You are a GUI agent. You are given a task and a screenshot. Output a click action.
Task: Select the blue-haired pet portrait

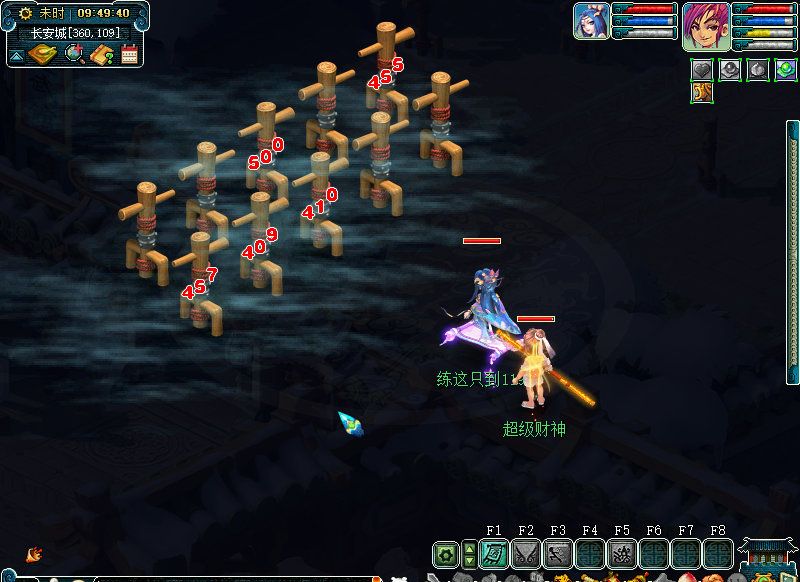click(591, 21)
